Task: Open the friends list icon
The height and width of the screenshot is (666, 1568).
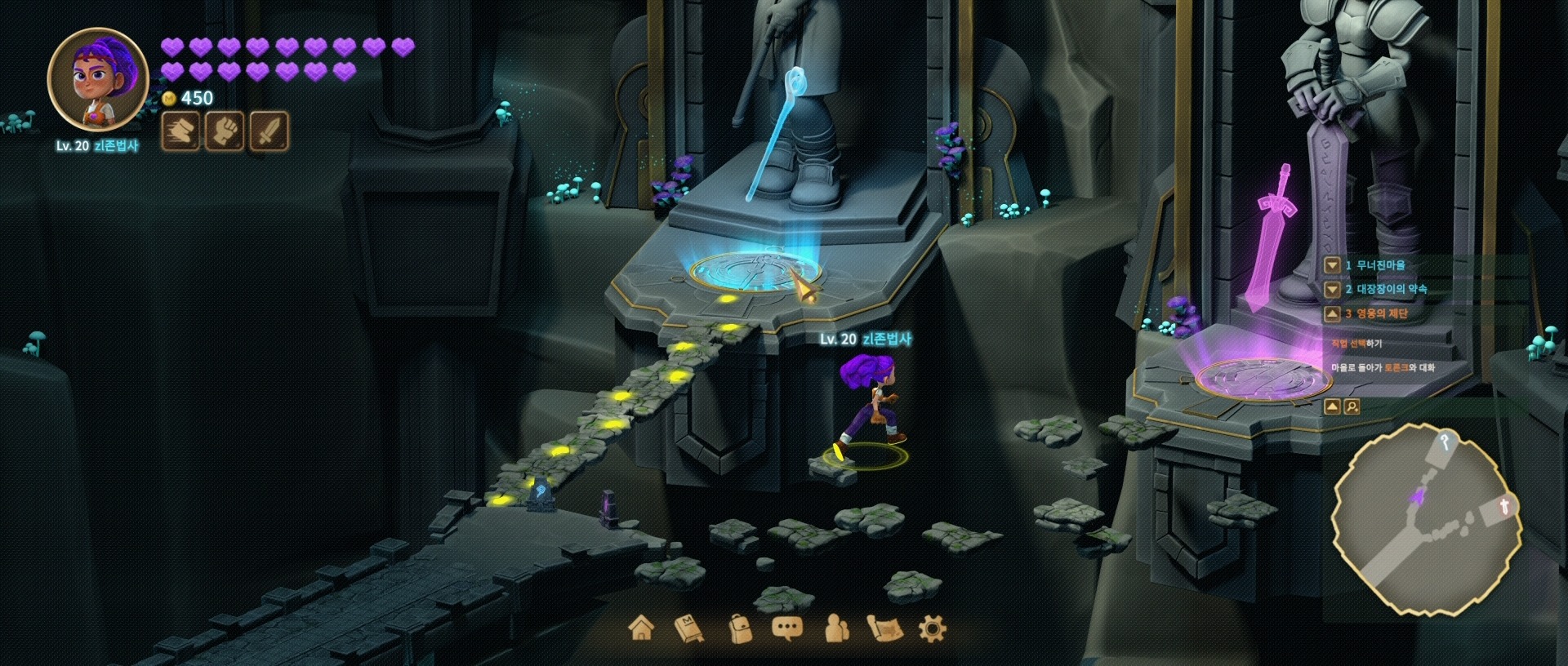Action: pos(836,628)
